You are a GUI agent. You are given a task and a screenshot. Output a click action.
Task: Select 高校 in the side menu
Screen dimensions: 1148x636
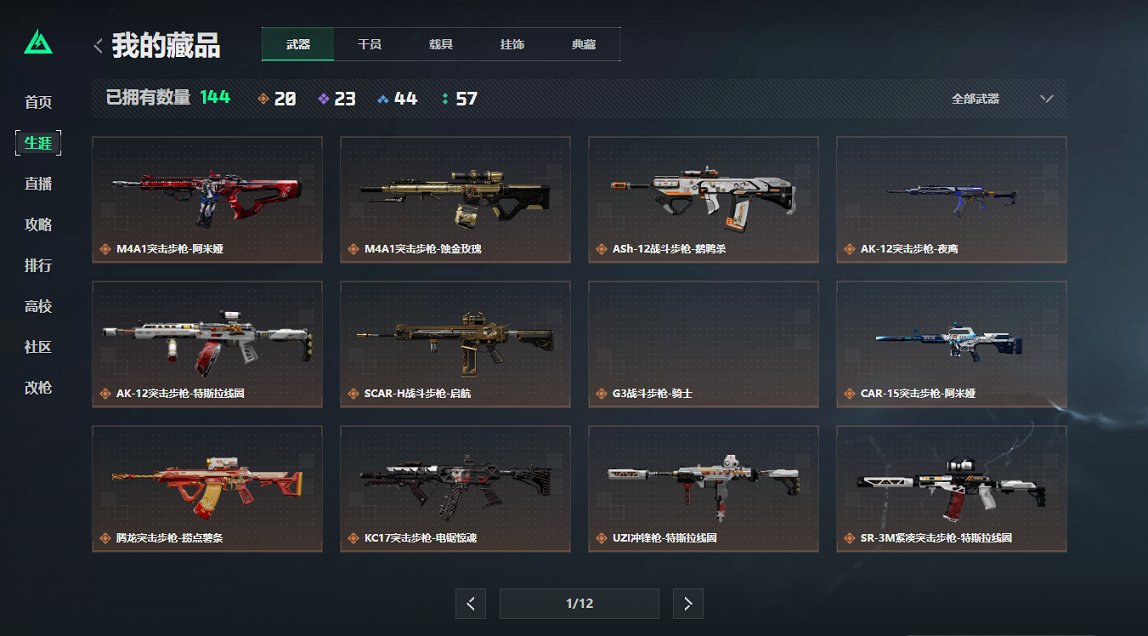[x=38, y=307]
